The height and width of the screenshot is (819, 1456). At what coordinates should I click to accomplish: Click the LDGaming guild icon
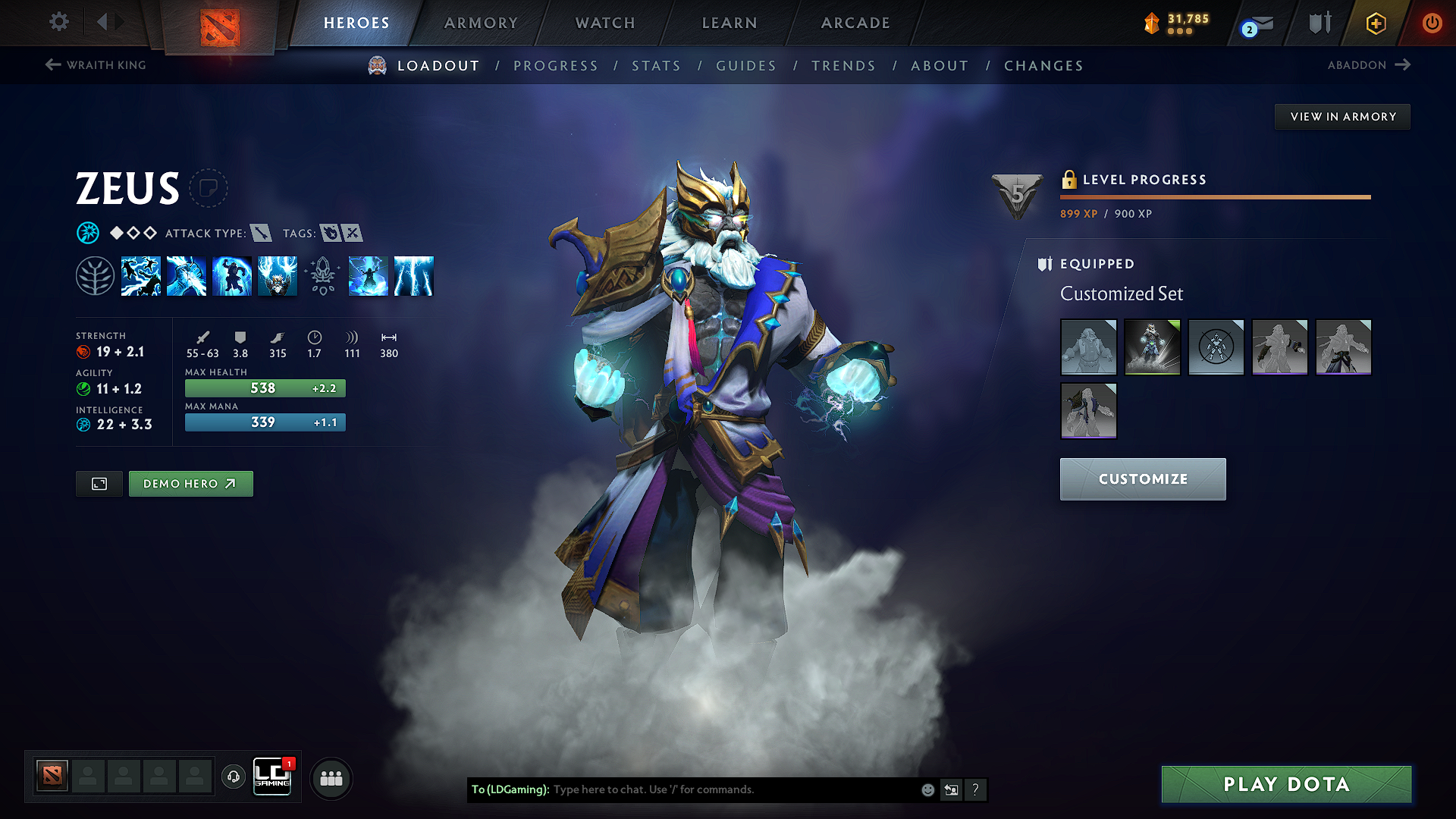pyautogui.click(x=273, y=777)
